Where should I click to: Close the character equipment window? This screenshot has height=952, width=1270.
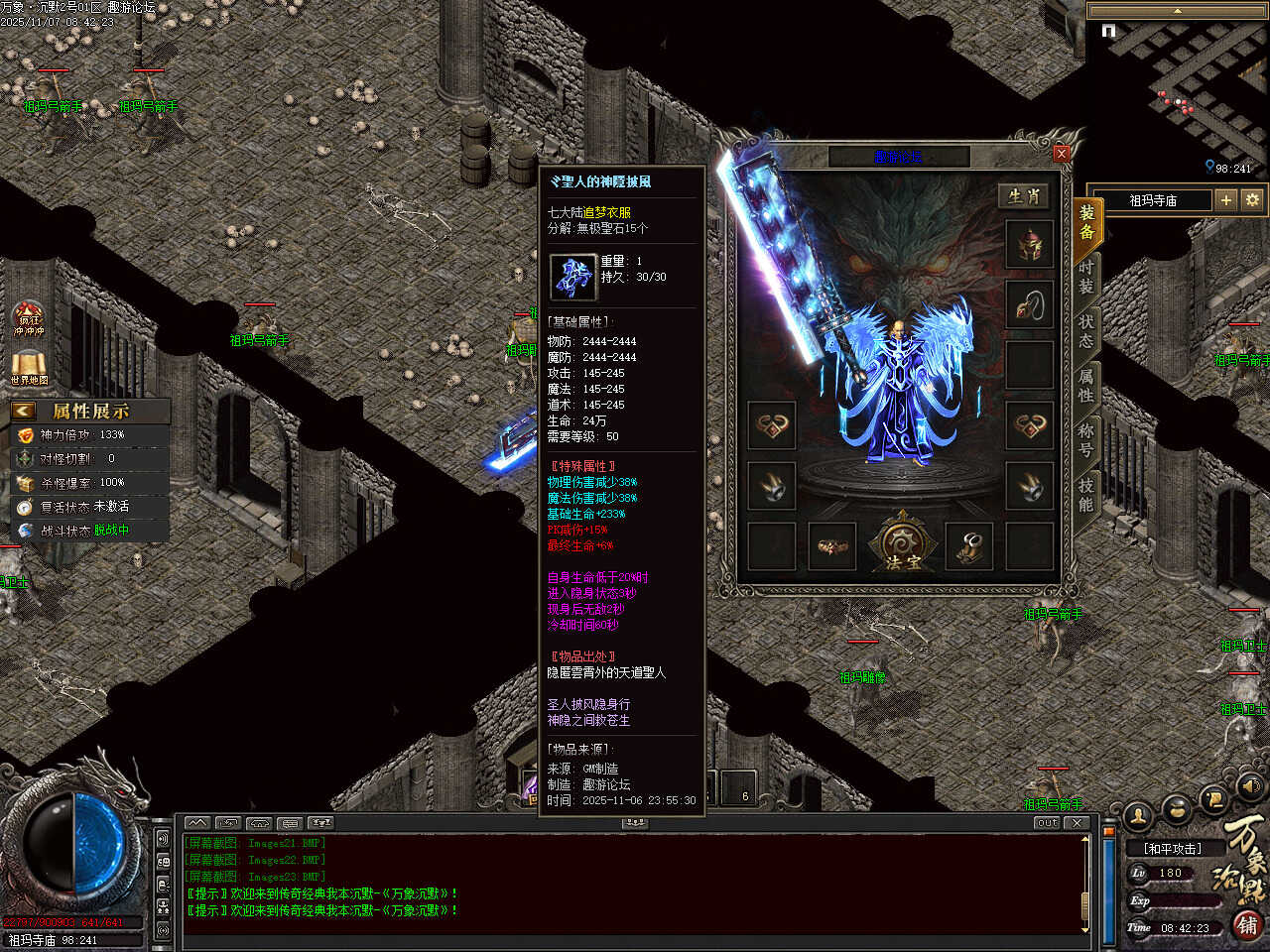[x=1062, y=153]
